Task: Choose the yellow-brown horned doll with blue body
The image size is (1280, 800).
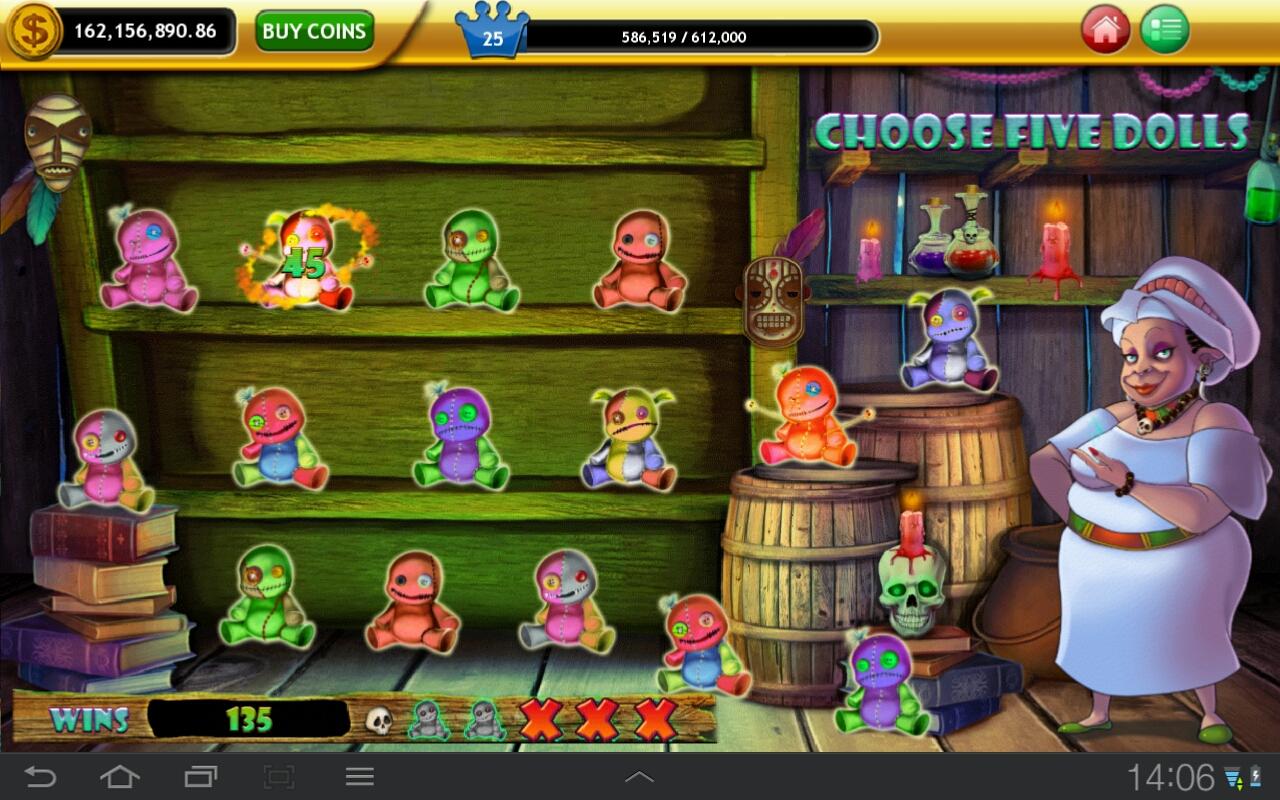Action: point(630,439)
